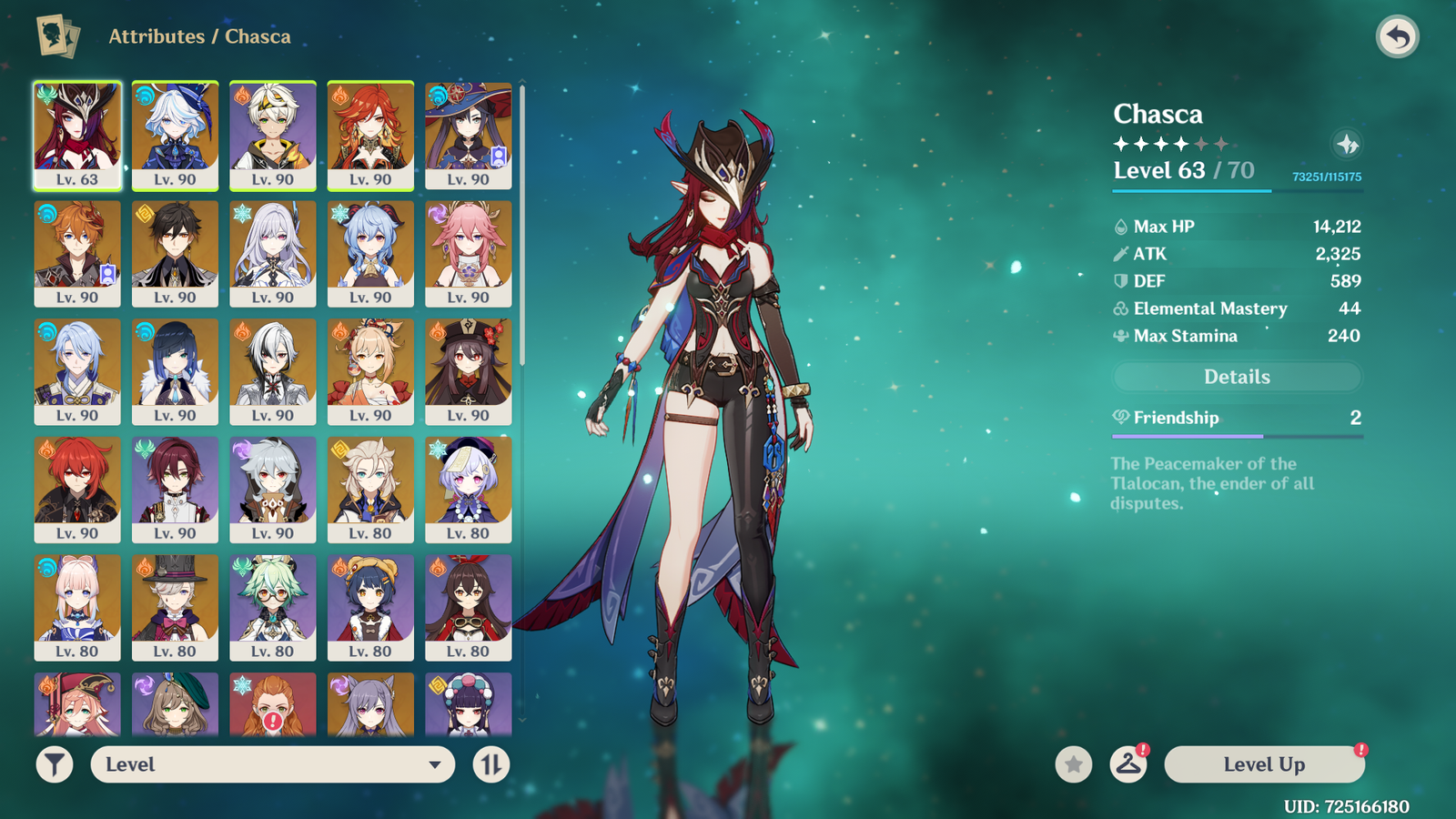Open Chasca's attribute Details

(x=1237, y=377)
